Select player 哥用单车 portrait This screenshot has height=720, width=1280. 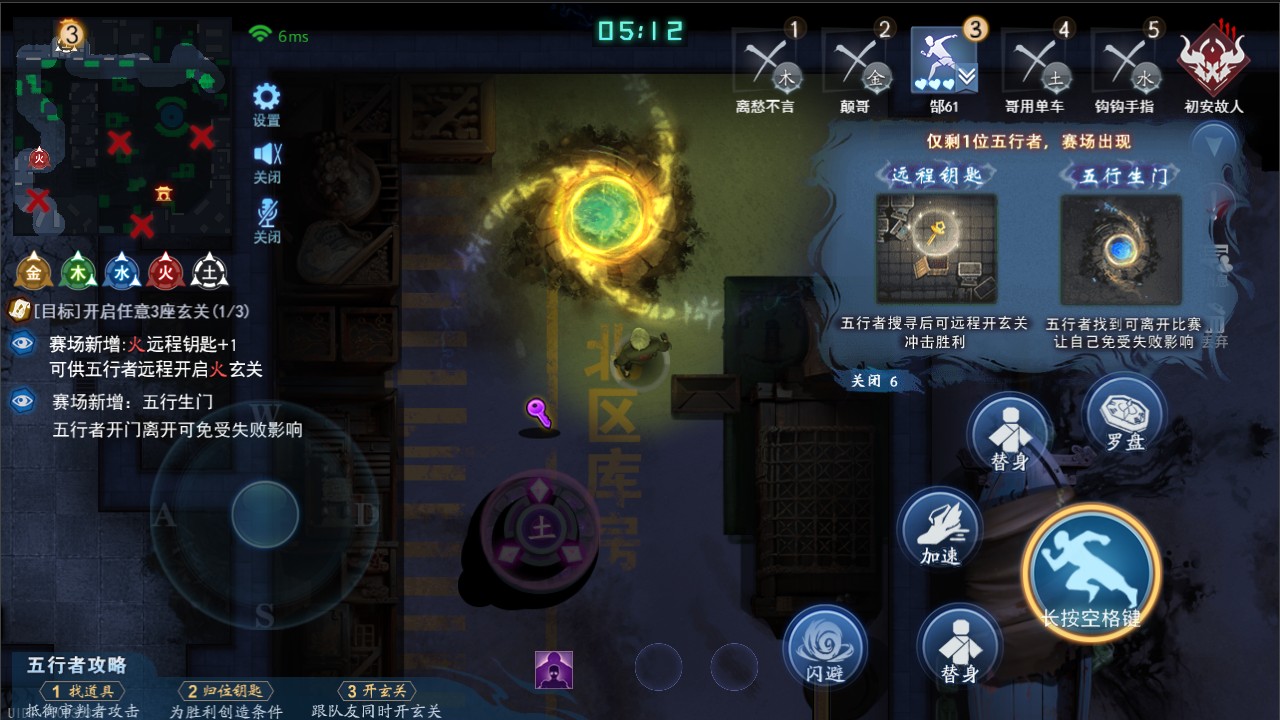(1034, 63)
